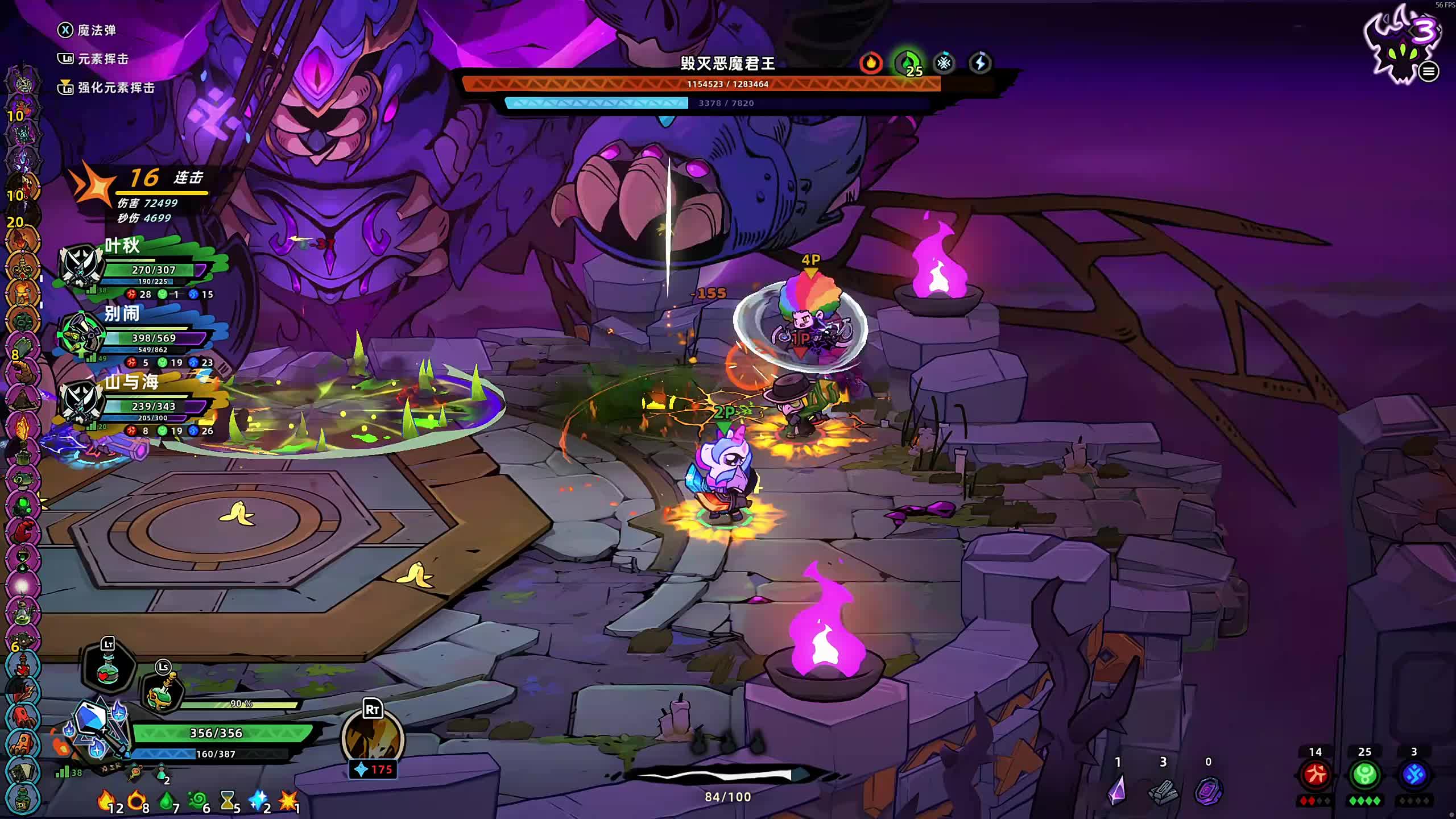Inspect the boss's poison status showing 25
This screenshot has height=819, width=1456.
click(908, 63)
